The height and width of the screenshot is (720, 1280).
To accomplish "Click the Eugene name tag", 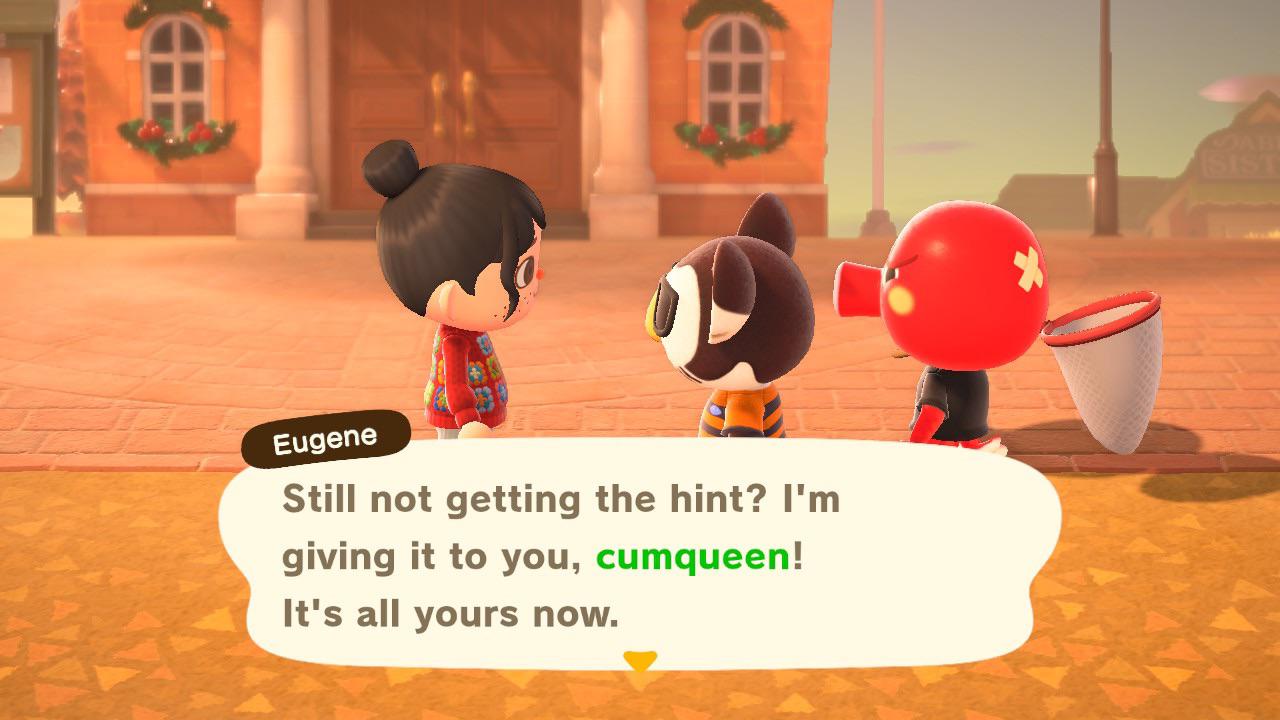I will coord(325,437).
